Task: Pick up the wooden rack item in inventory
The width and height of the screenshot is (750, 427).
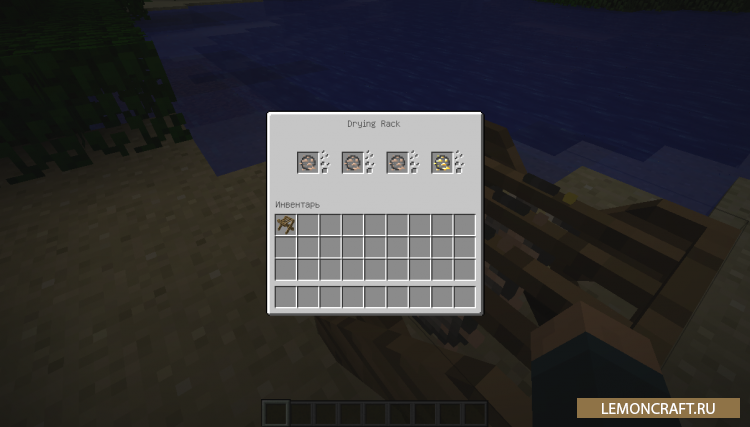Action: click(286, 225)
